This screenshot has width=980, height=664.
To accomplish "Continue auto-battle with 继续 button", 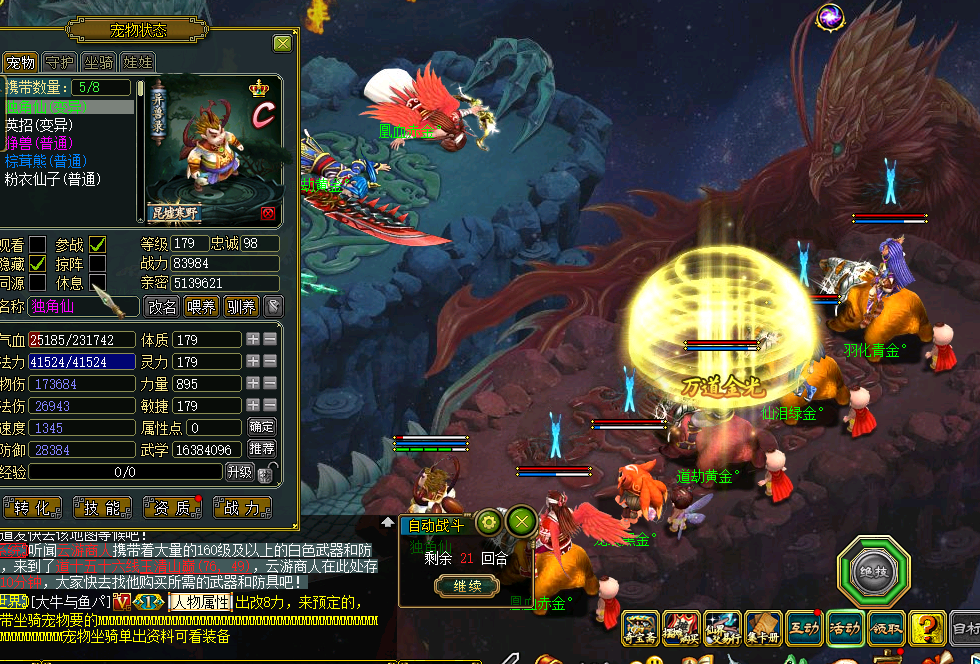I will coord(468,586).
